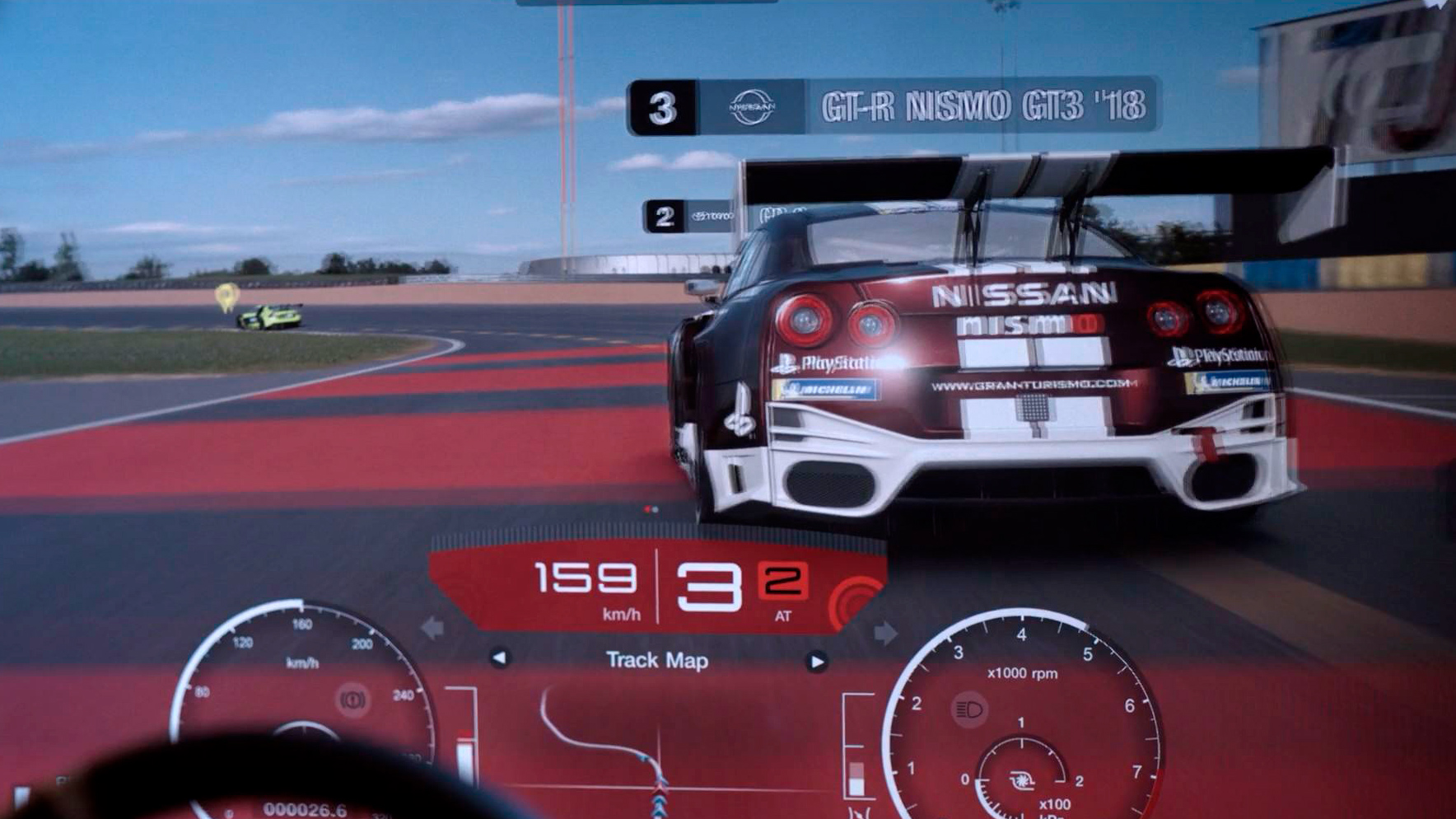Select the GT-R NISMO GT3 '18 name tag
Image resolution: width=1456 pixels, height=819 pixels.
tap(894, 106)
